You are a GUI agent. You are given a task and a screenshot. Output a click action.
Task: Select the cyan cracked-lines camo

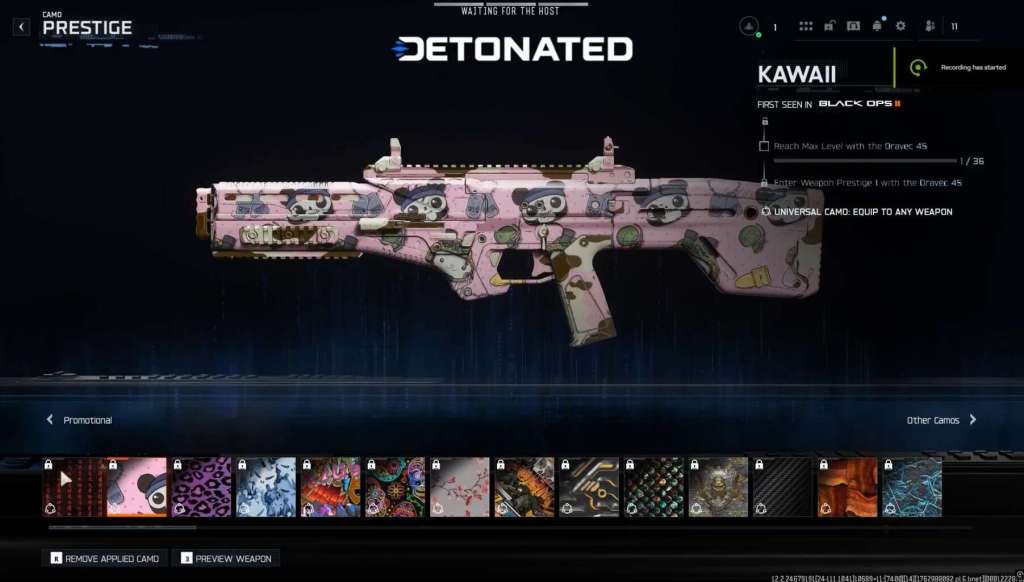click(911, 487)
